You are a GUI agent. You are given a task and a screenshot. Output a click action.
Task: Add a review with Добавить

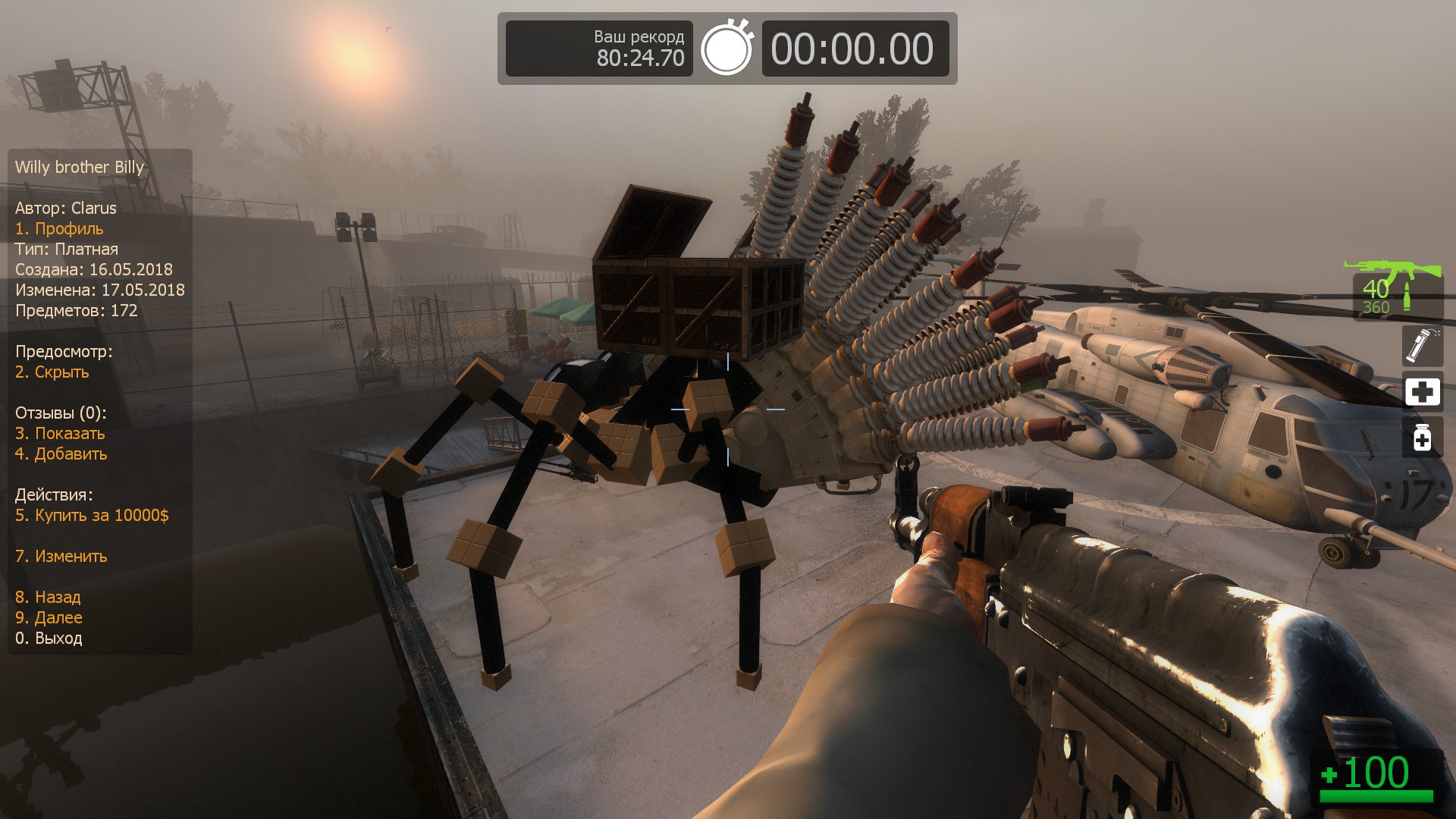click(61, 454)
